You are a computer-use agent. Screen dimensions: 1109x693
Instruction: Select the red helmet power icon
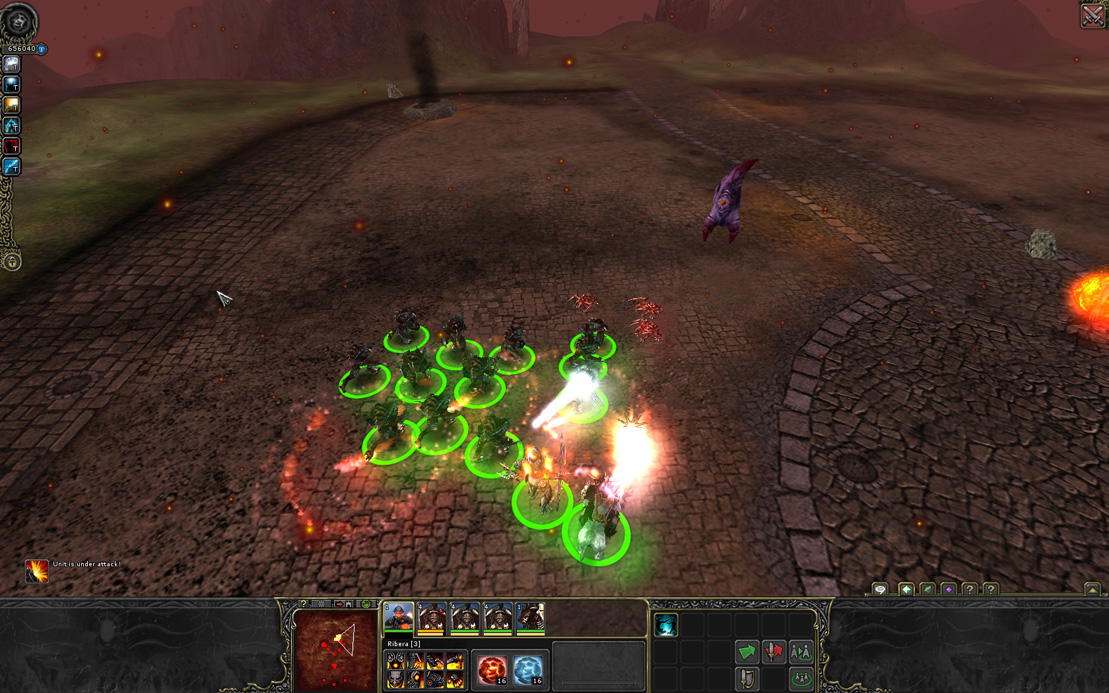pos(12,147)
